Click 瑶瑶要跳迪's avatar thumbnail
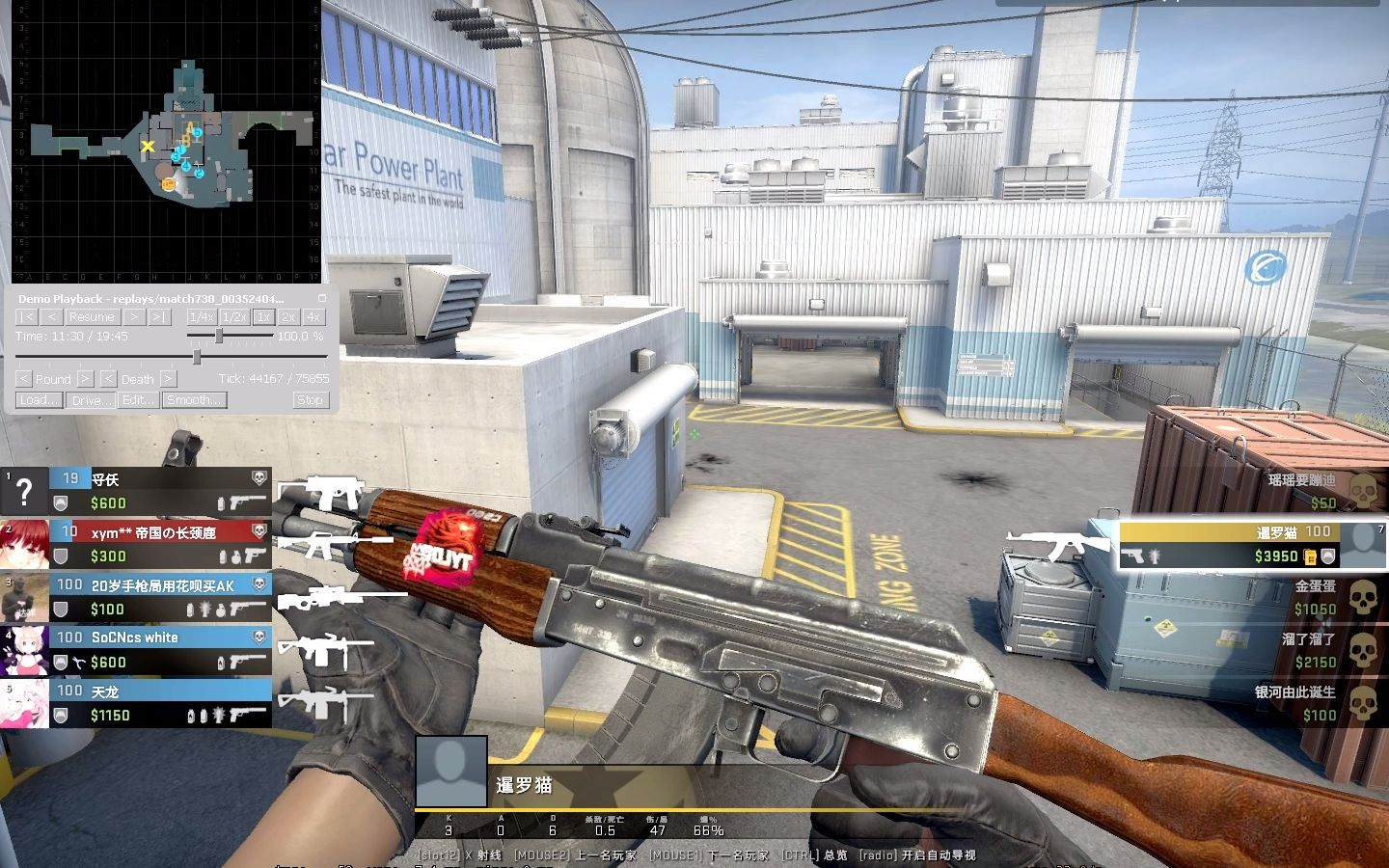The image size is (1389, 868). (x=1364, y=492)
